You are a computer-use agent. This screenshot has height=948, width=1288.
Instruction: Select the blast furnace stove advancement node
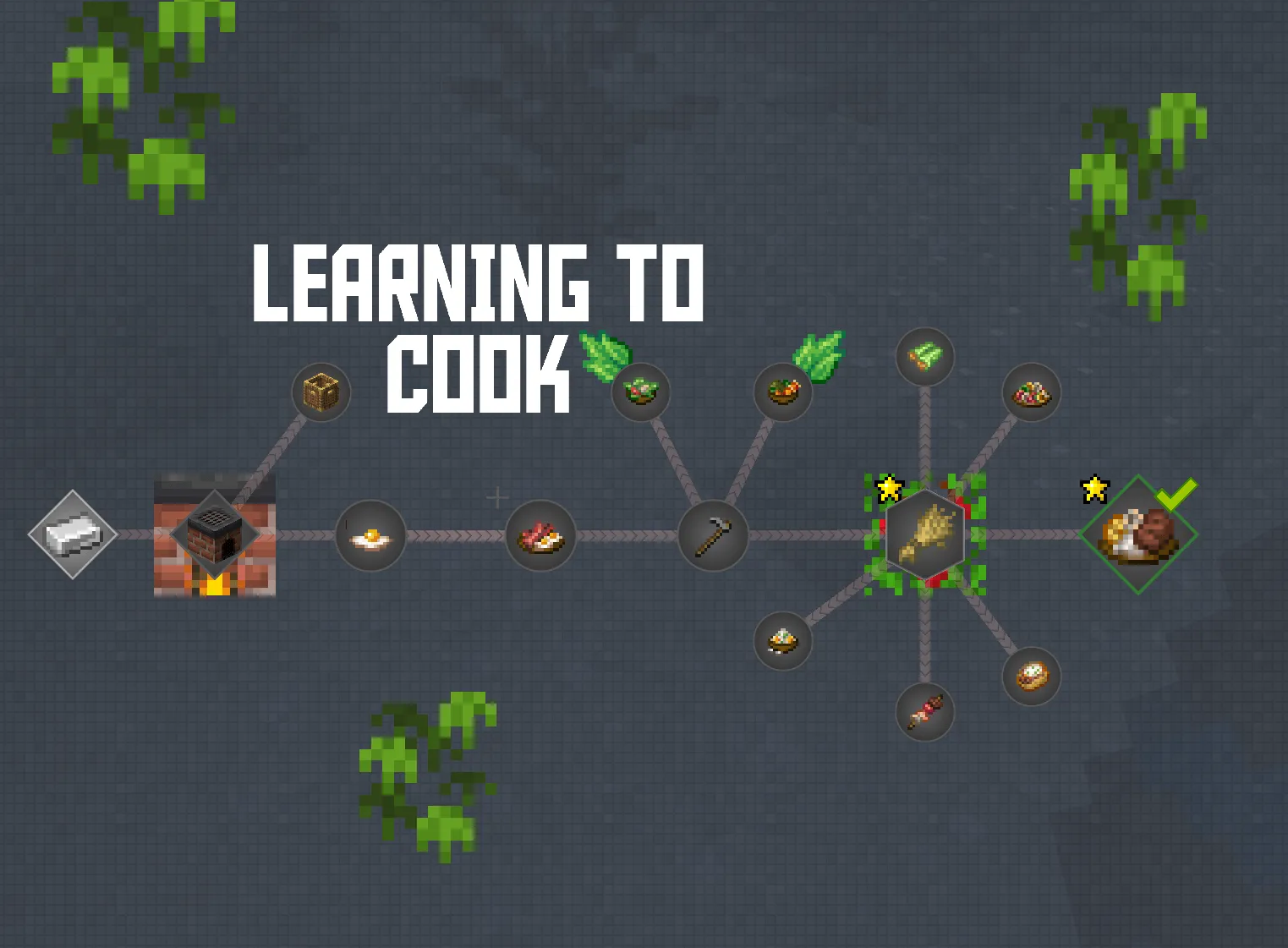[x=216, y=535]
